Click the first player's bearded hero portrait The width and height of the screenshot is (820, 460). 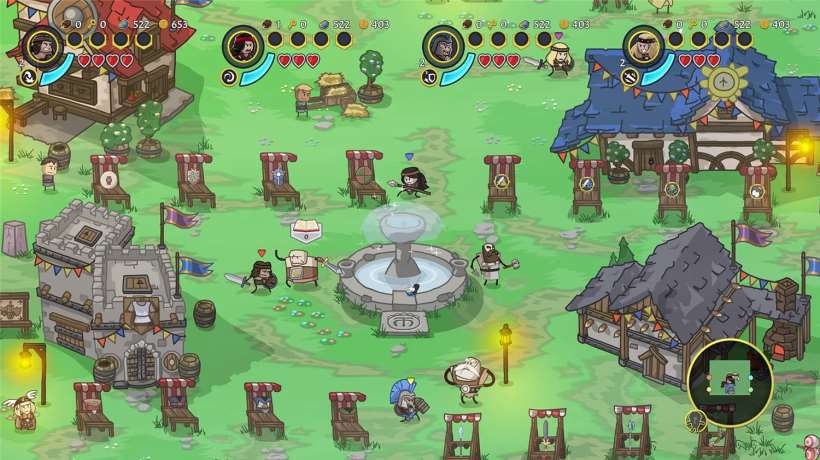(x=43, y=45)
